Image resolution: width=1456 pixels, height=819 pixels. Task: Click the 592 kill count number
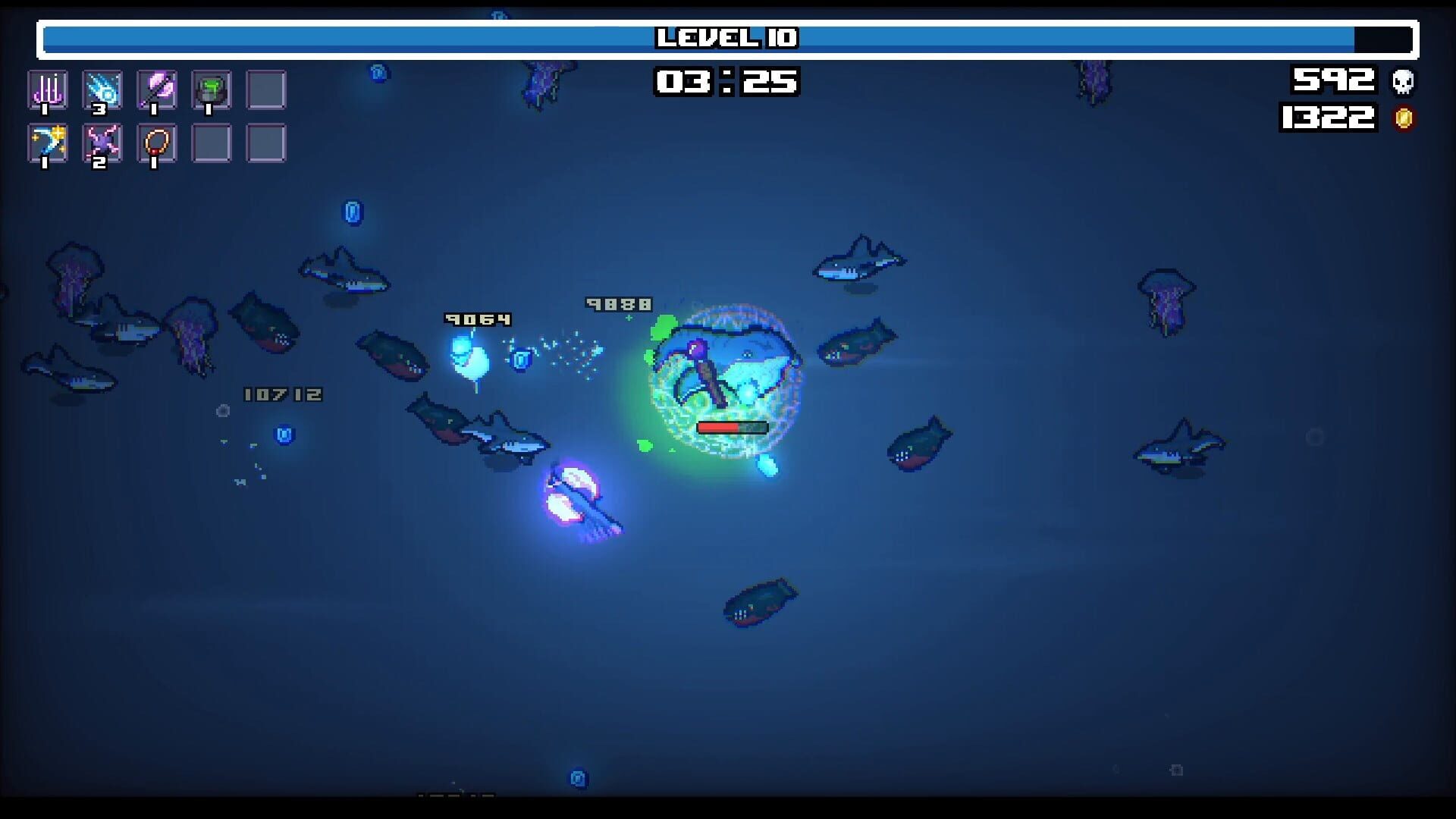[1335, 80]
